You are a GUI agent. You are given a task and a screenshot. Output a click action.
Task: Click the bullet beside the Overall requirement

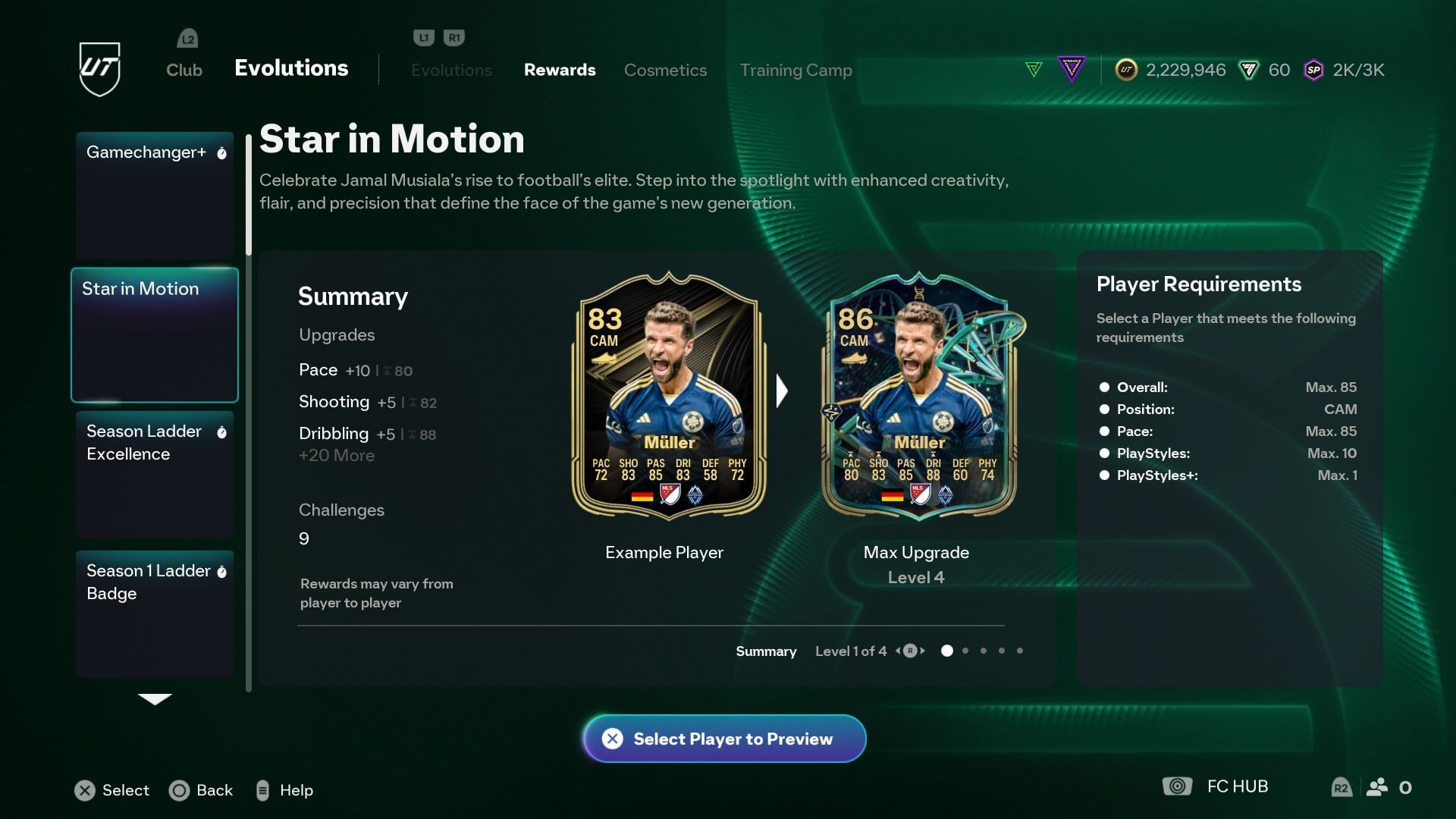click(1104, 387)
